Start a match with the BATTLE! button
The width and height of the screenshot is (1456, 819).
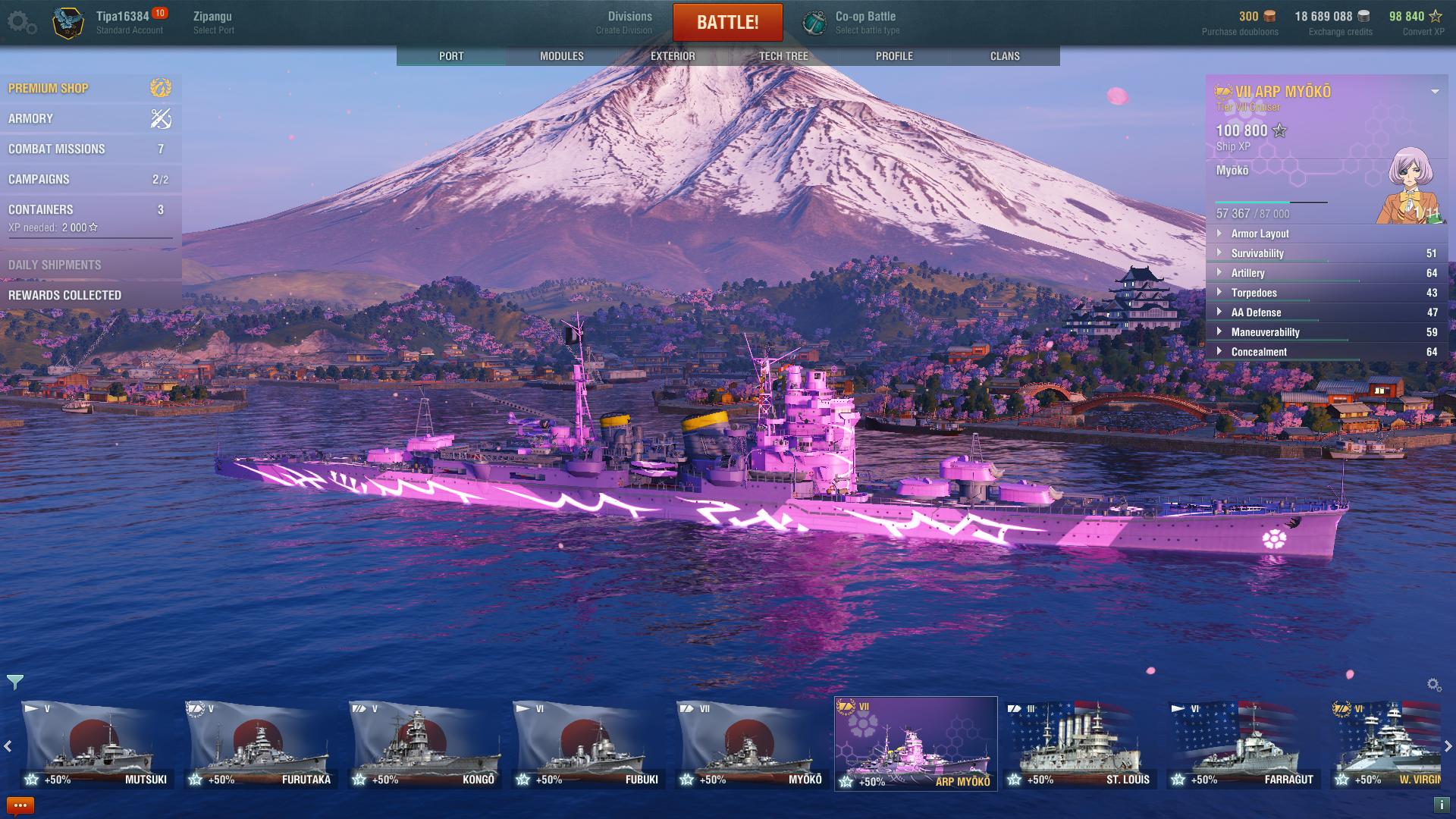(727, 23)
